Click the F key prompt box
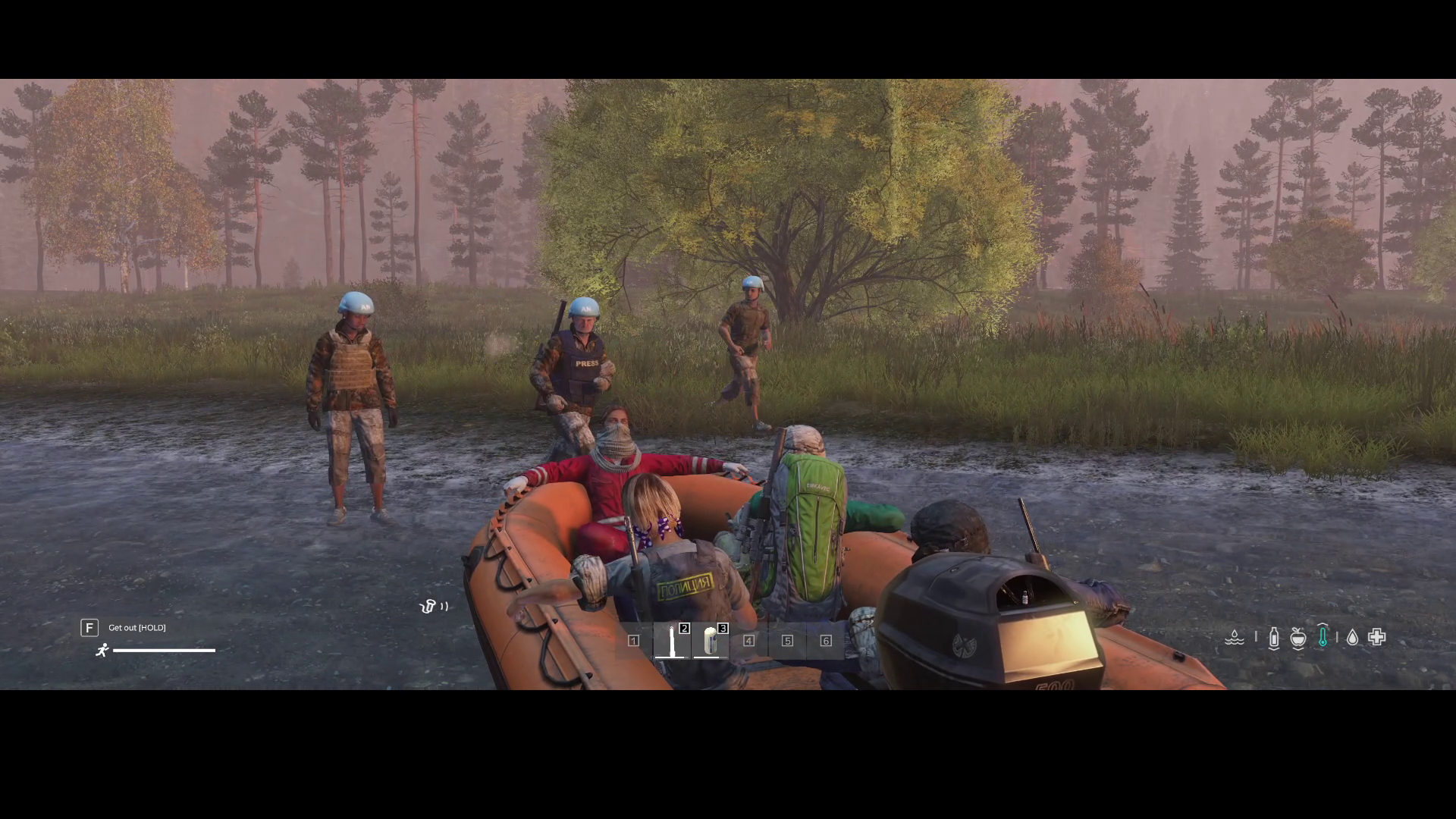The height and width of the screenshot is (819, 1456). (x=90, y=628)
